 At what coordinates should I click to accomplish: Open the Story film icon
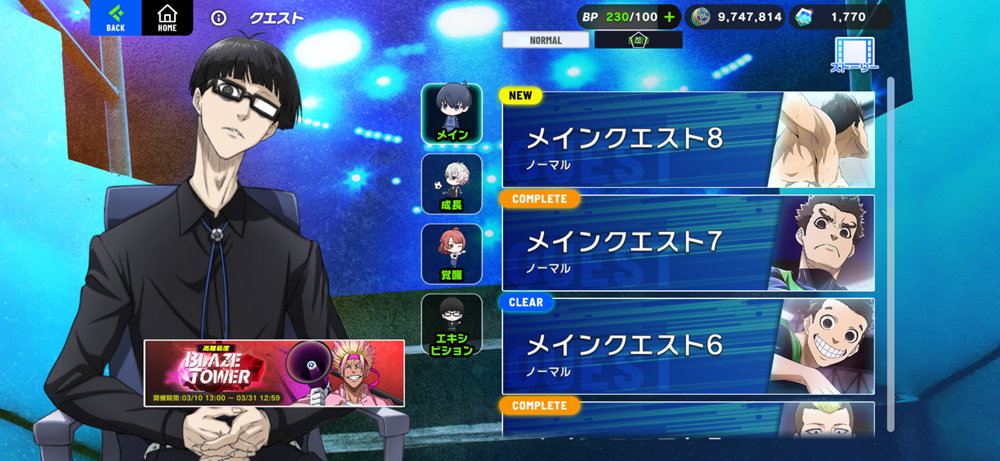(853, 55)
